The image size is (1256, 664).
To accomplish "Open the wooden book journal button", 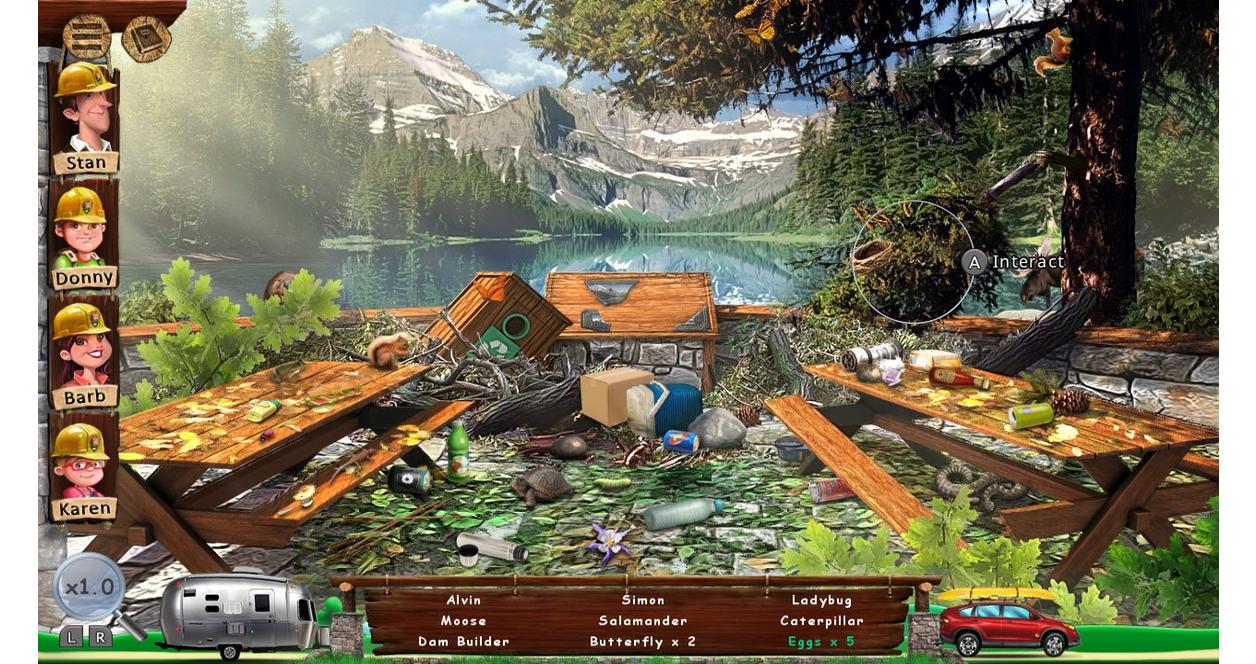I will [x=146, y=38].
